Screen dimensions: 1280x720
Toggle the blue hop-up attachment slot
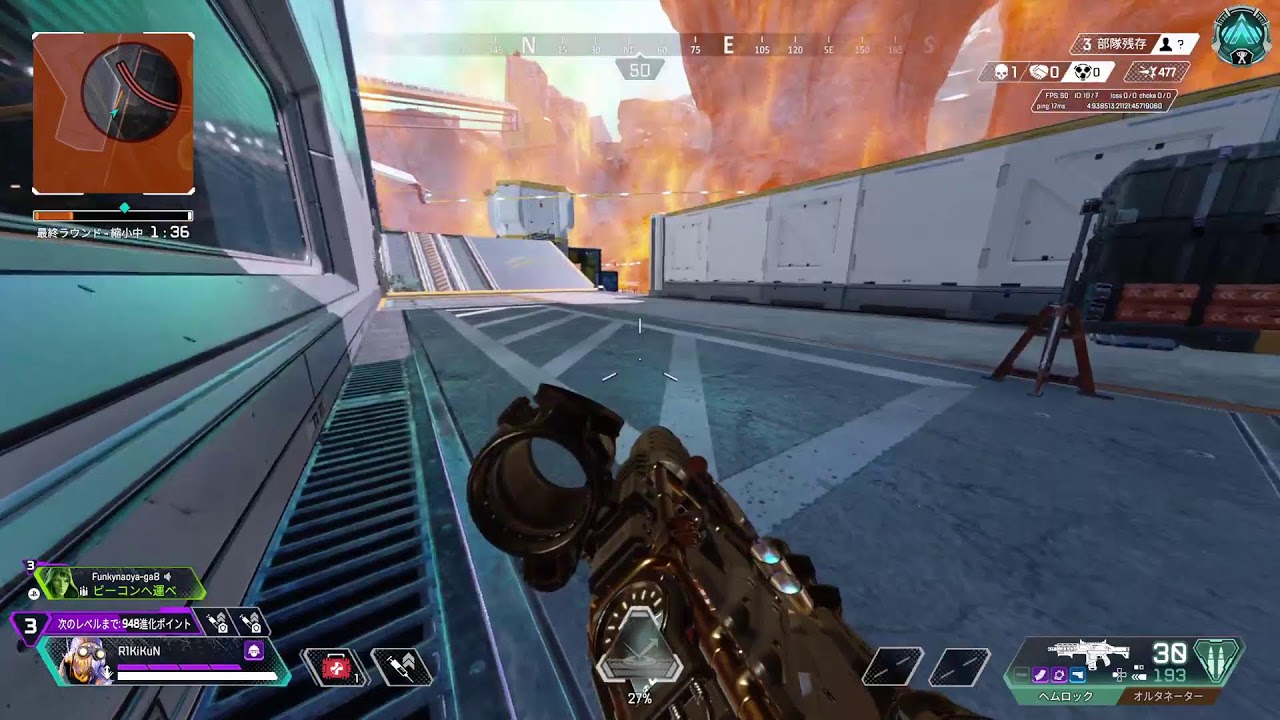point(1077,675)
